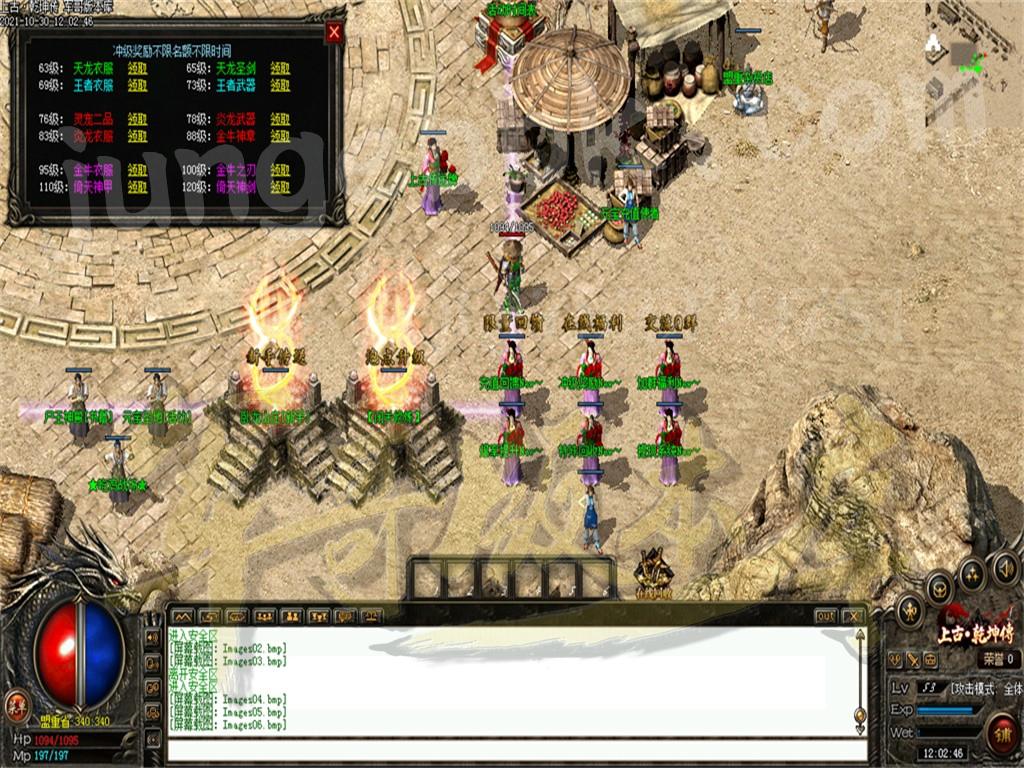The height and width of the screenshot is (768, 1024).
Task: Click the Out button on chat bar
Action: tap(825, 616)
